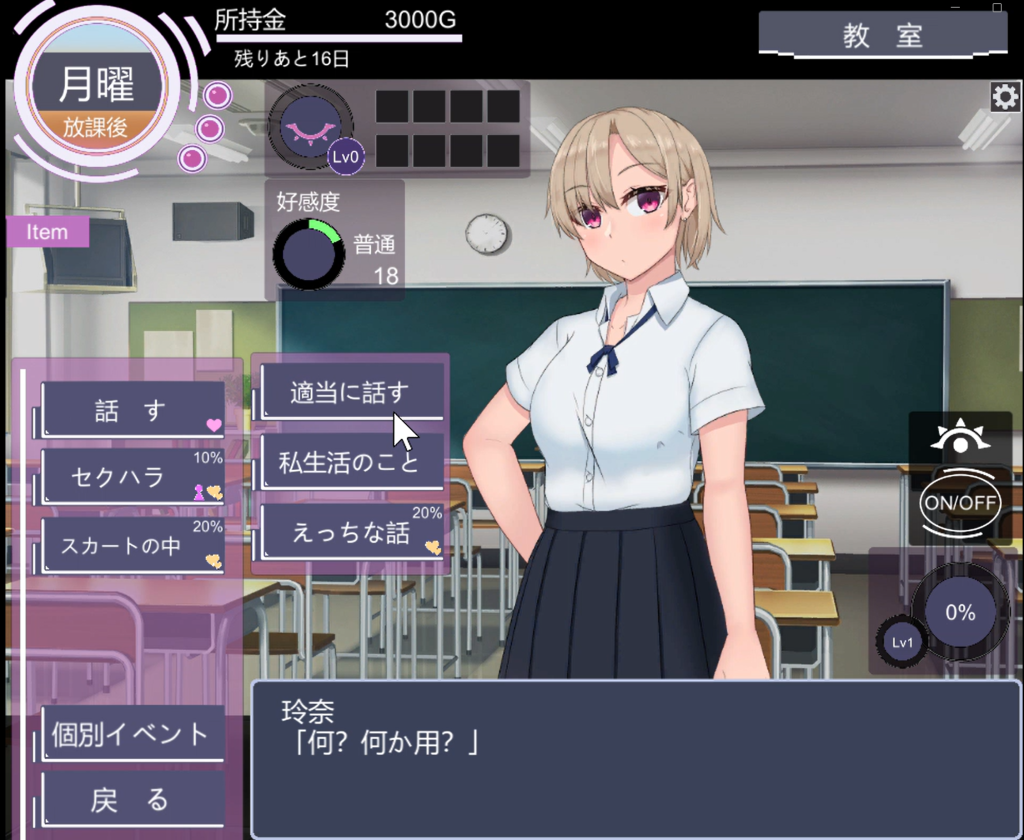Open the Item tab
Image resolution: width=1024 pixels, height=840 pixels.
click(48, 232)
